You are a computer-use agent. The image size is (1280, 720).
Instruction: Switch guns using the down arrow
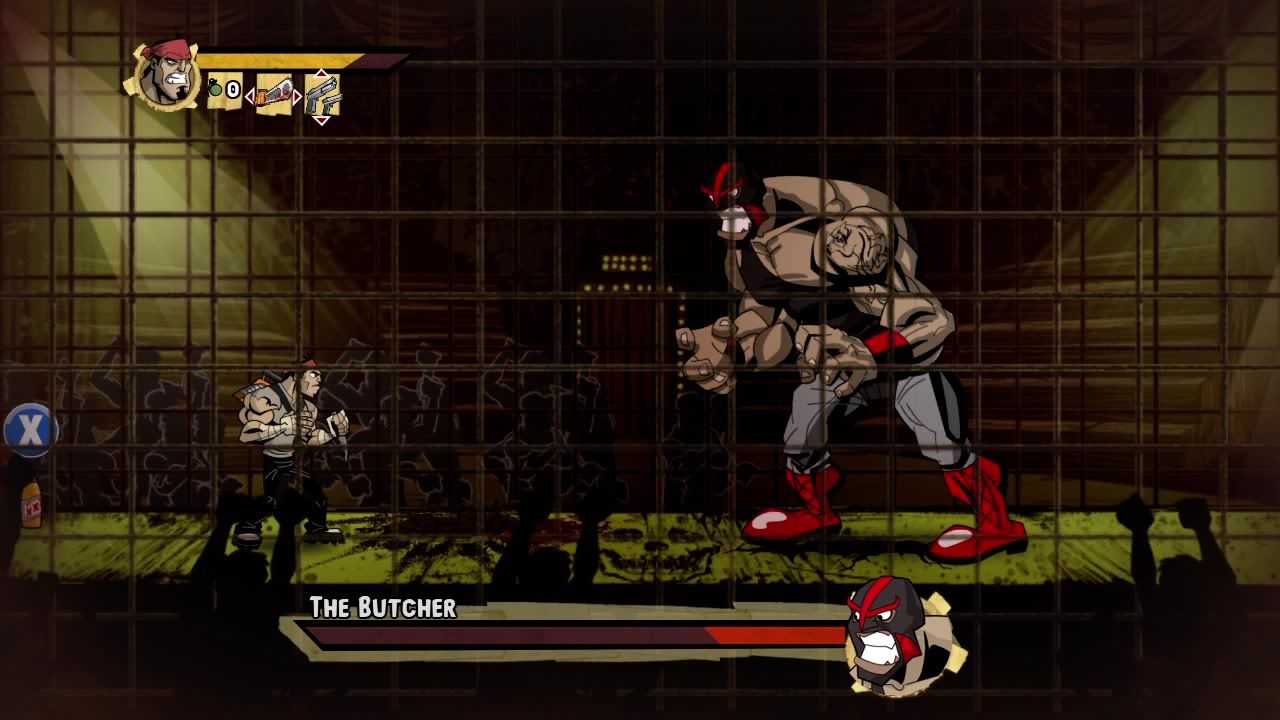click(x=321, y=120)
